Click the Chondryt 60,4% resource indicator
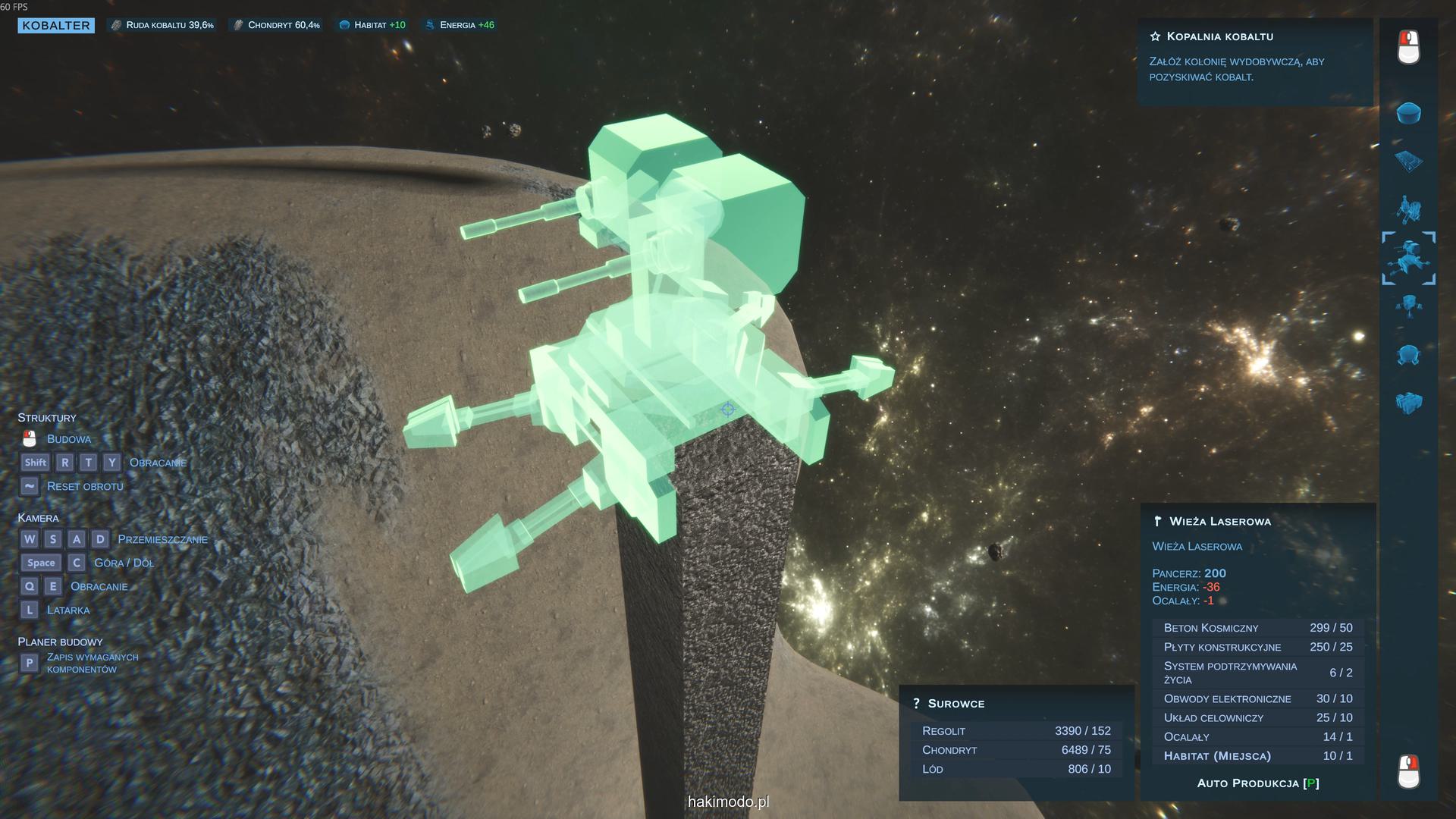 point(277,25)
